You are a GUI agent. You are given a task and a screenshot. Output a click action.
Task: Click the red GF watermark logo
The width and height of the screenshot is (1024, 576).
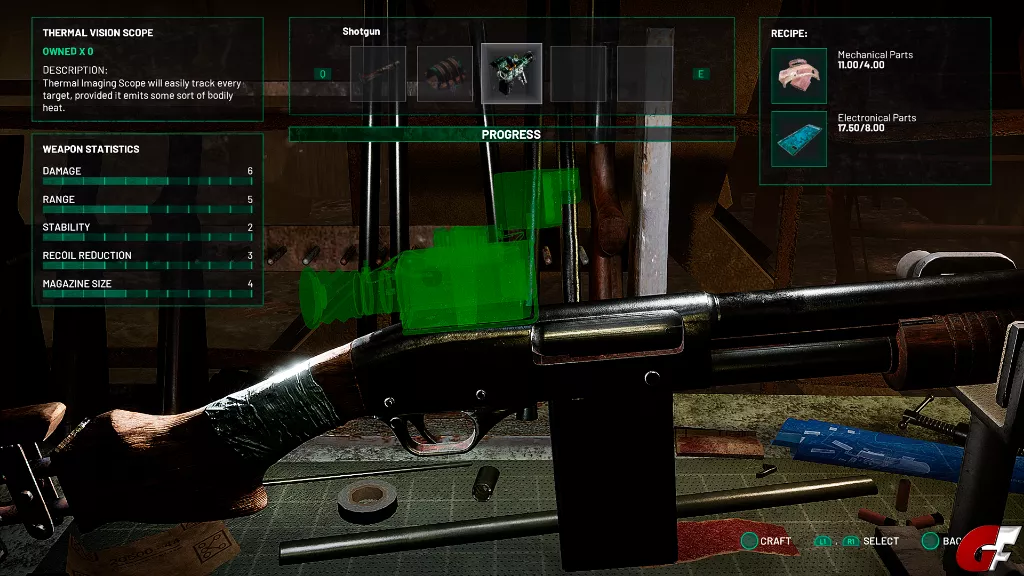(x=995, y=553)
